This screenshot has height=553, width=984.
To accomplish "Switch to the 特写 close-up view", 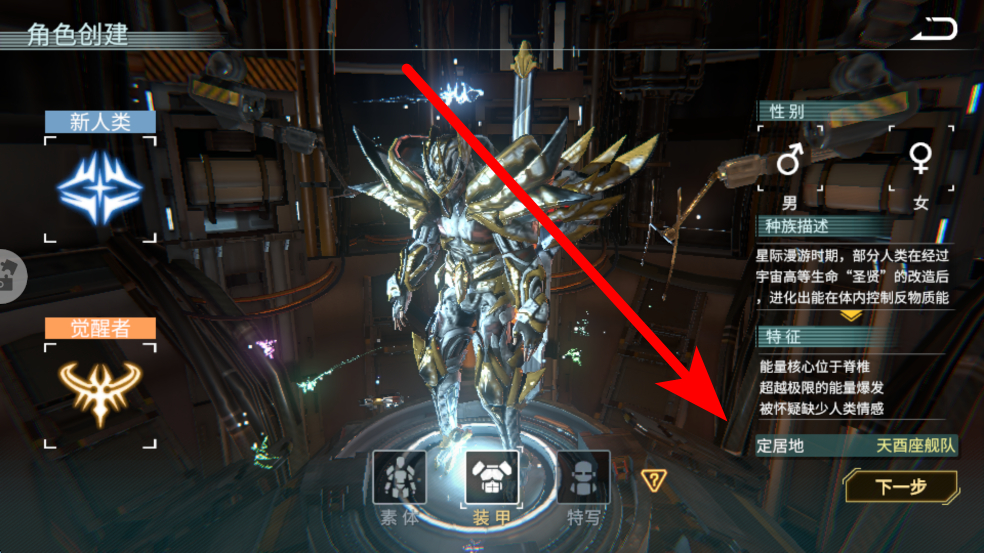I will point(584,478).
